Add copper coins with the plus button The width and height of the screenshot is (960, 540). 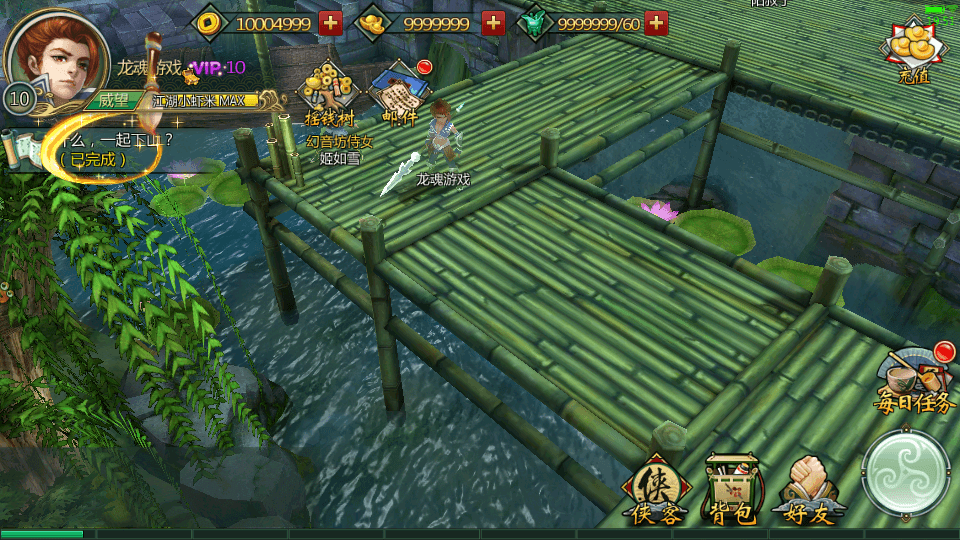[x=331, y=23]
